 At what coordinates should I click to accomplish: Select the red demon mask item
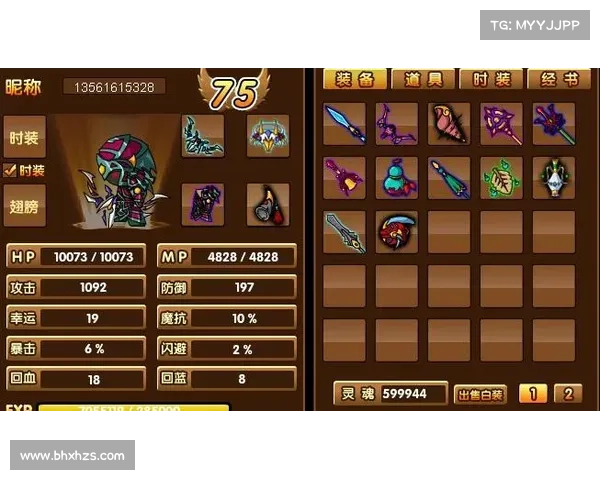coord(397,232)
